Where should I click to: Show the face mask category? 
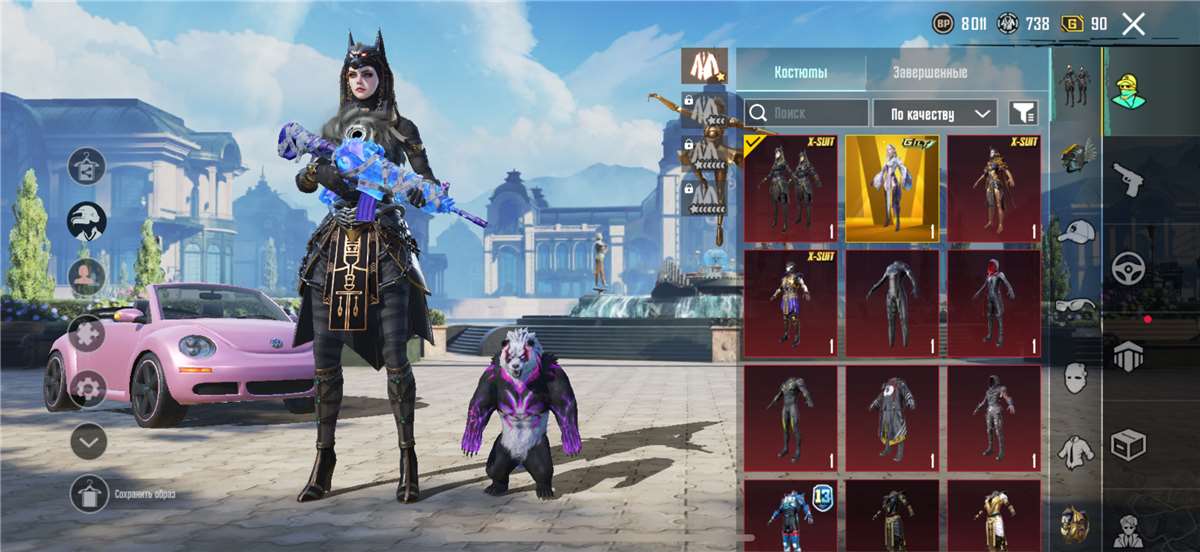[x=1075, y=378]
